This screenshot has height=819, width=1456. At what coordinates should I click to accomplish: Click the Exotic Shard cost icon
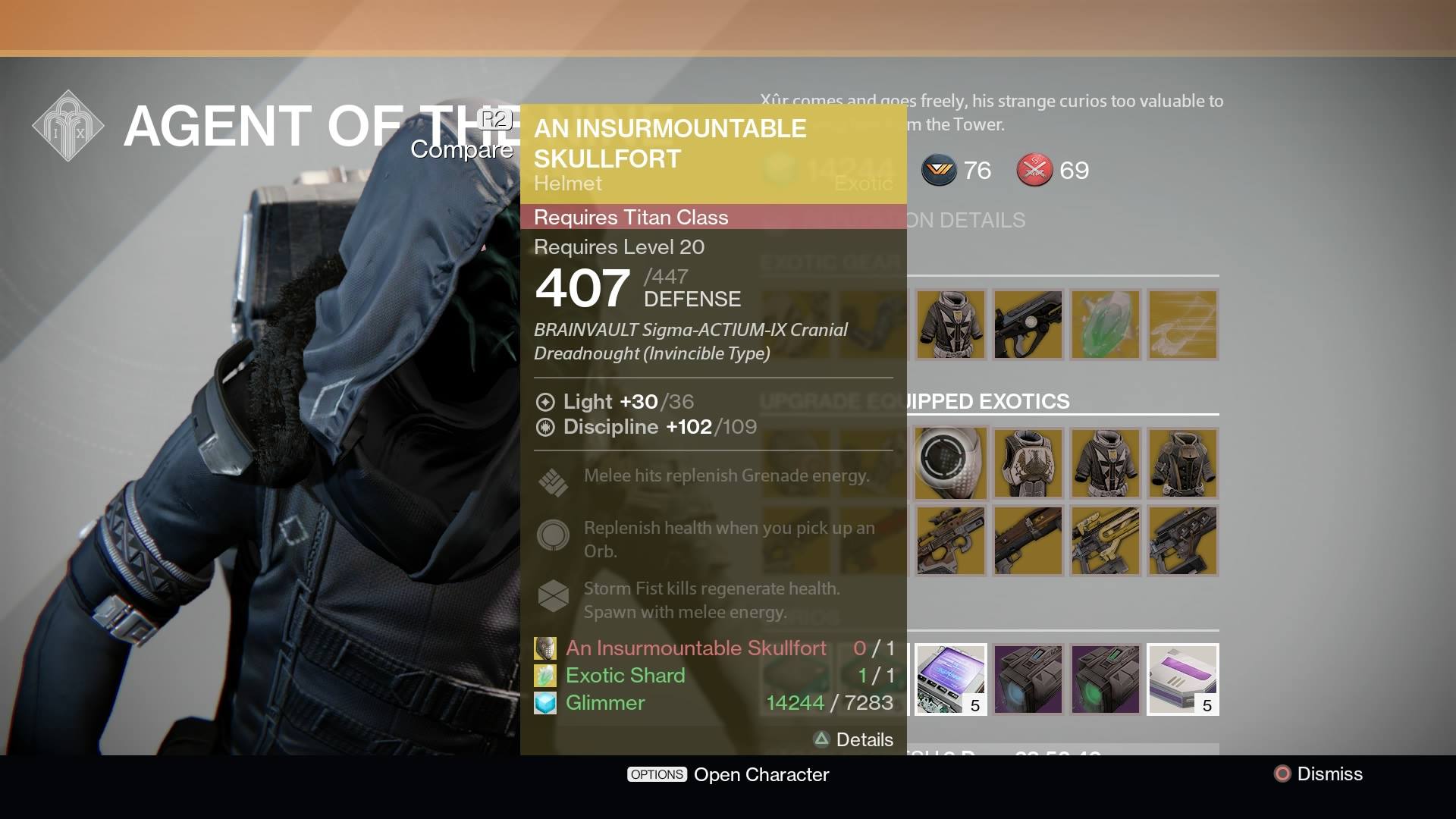click(545, 675)
